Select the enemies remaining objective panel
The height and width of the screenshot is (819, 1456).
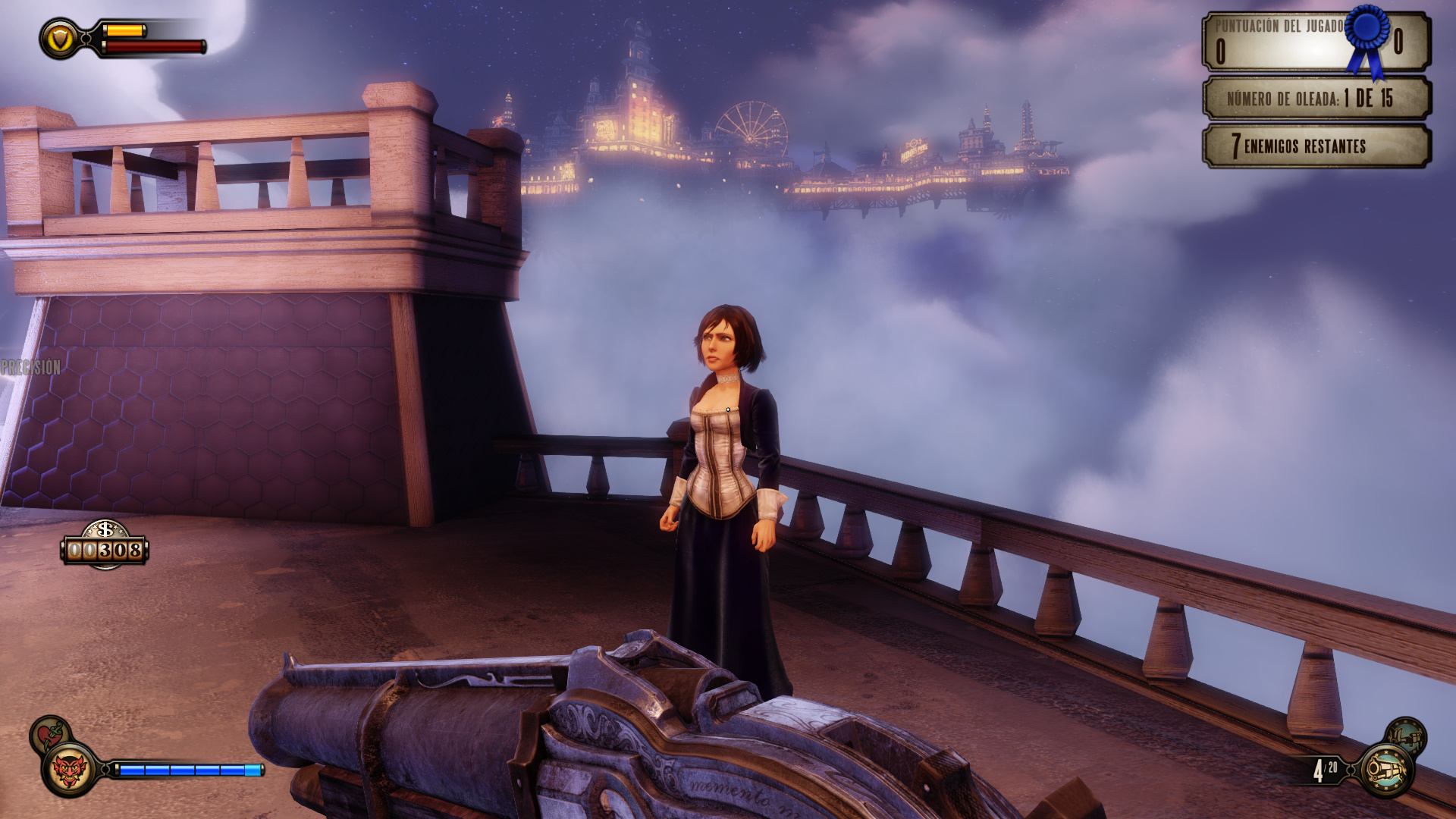[x=1316, y=146]
